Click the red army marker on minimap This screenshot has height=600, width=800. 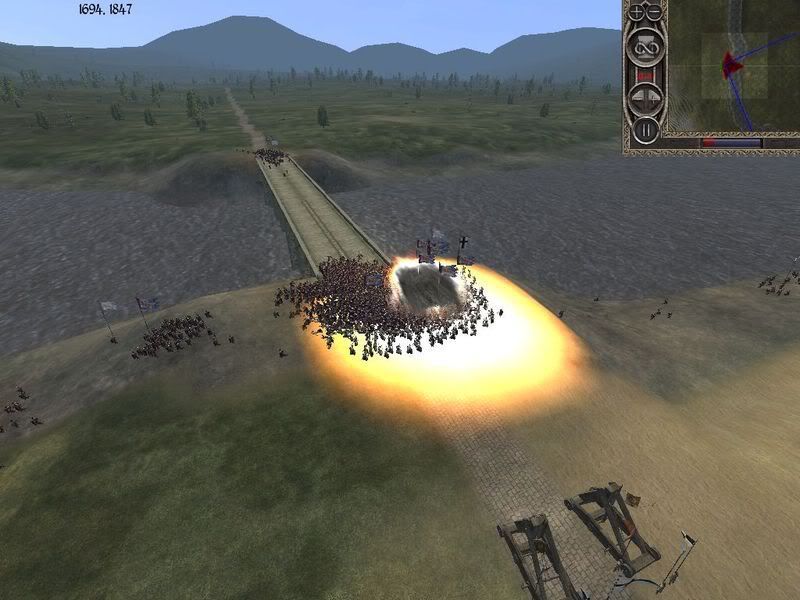[732, 65]
